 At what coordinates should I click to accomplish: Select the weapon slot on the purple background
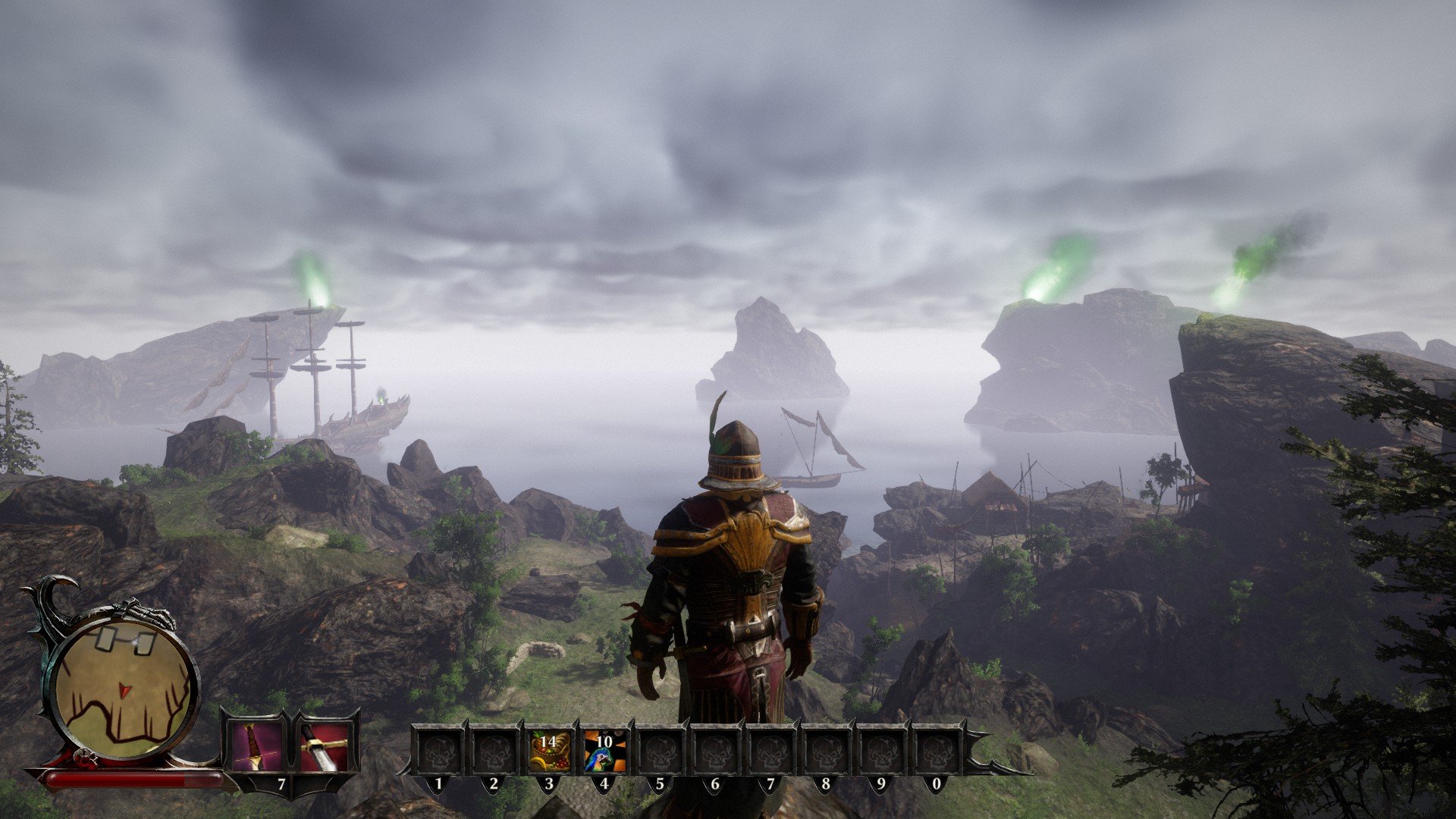[x=254, y=746]
